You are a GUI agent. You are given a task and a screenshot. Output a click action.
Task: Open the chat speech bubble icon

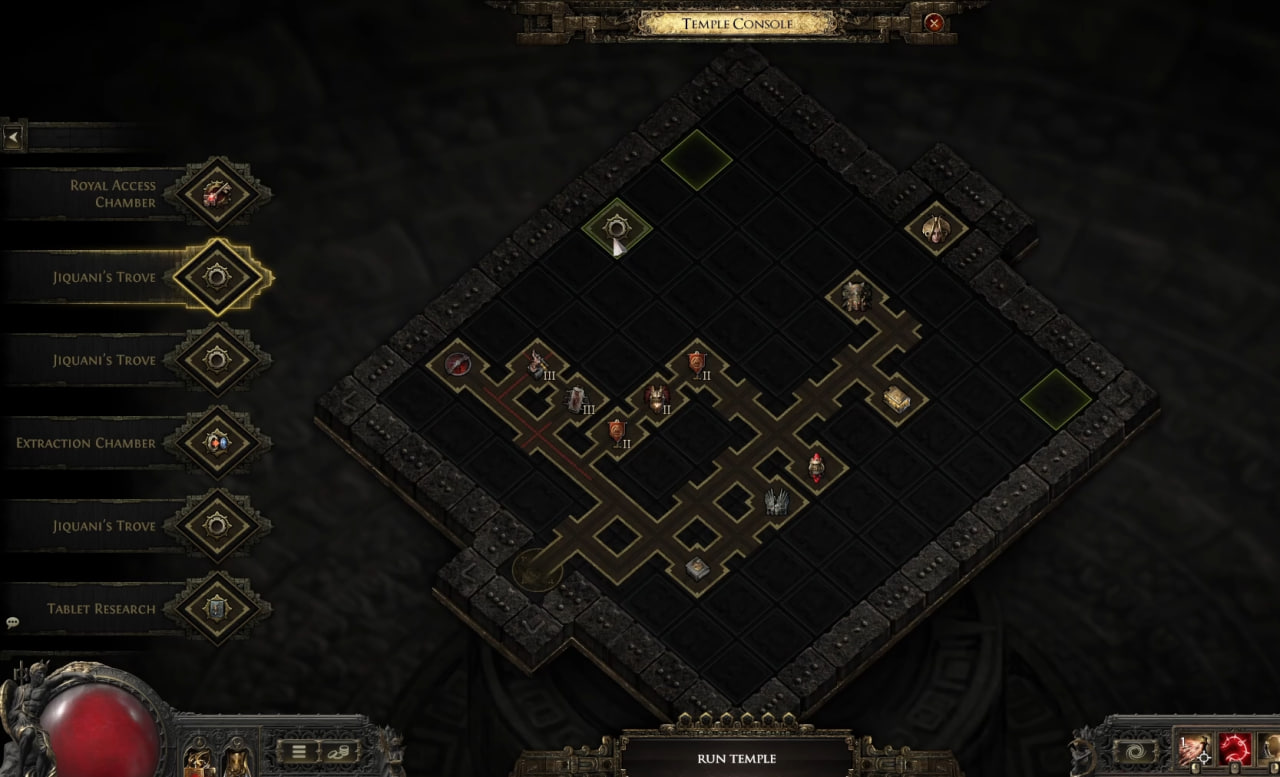[x=13, y=622]
